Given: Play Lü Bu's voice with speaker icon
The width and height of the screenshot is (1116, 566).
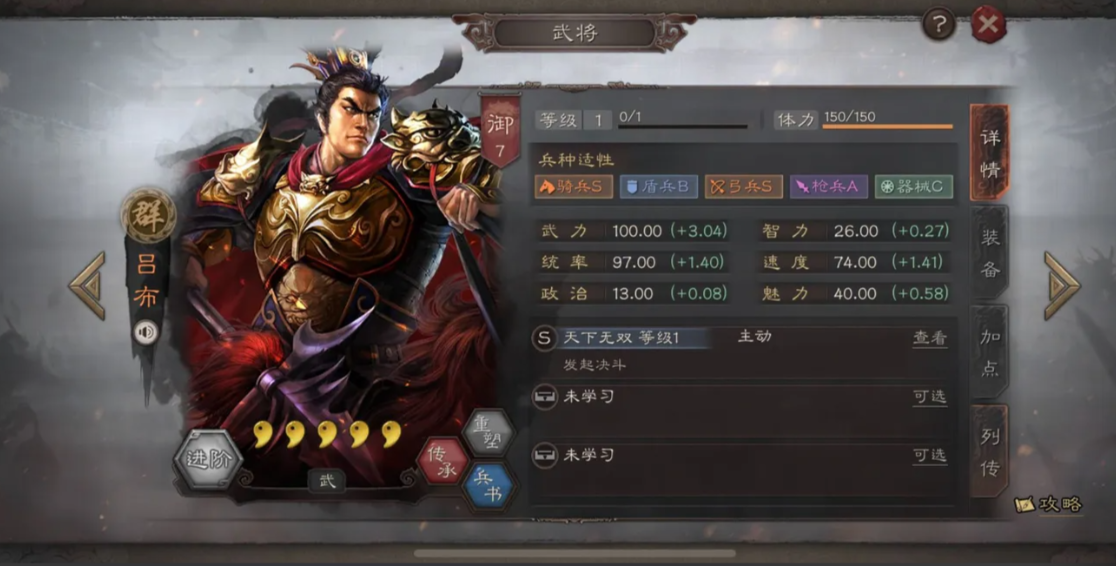Looking at the screenshot, I should pyautogui.click(x=146, y=333).
